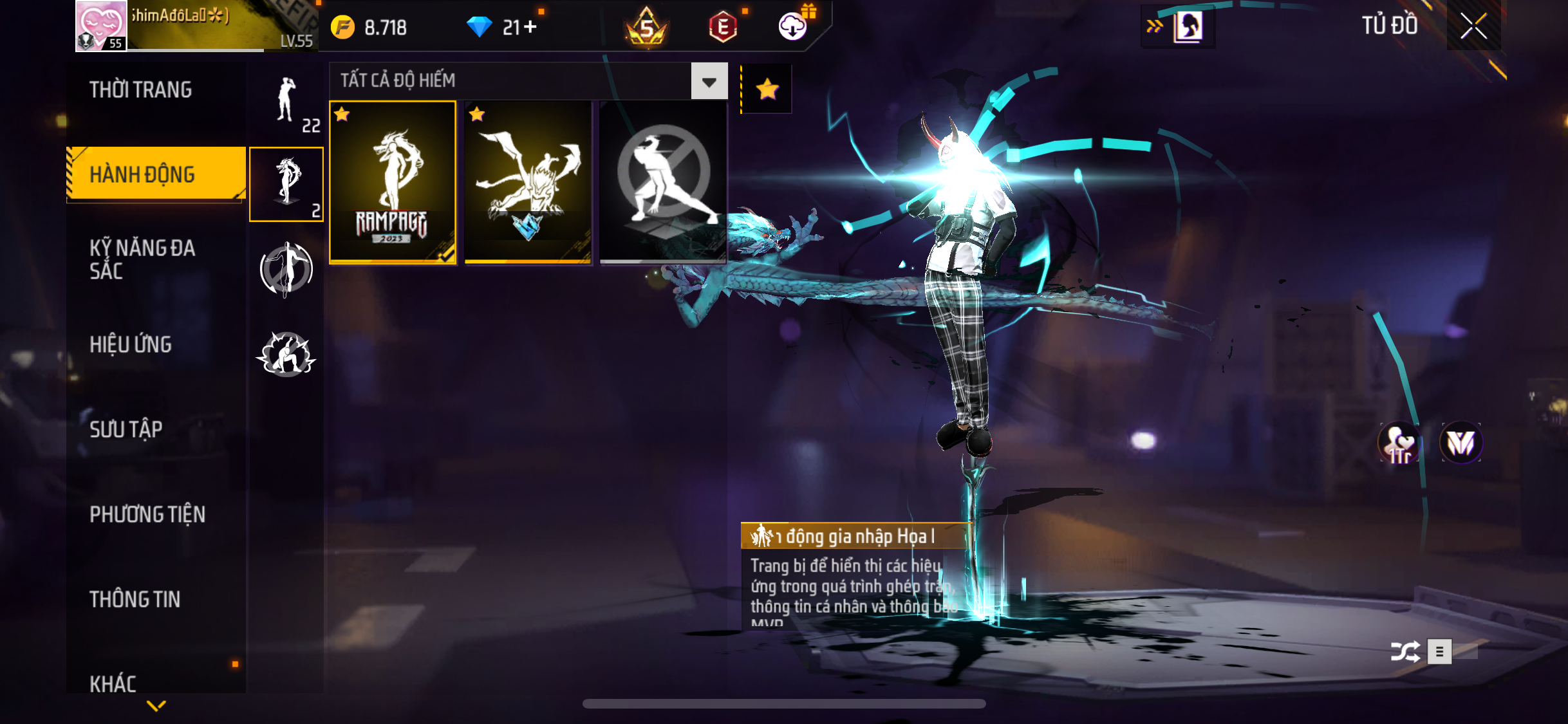Image resolution: width=1568 pixels, height=724 pixels.
Task: Open the Hiệu Ứng category
Action: pyautogui.click(x=131, y=344)
